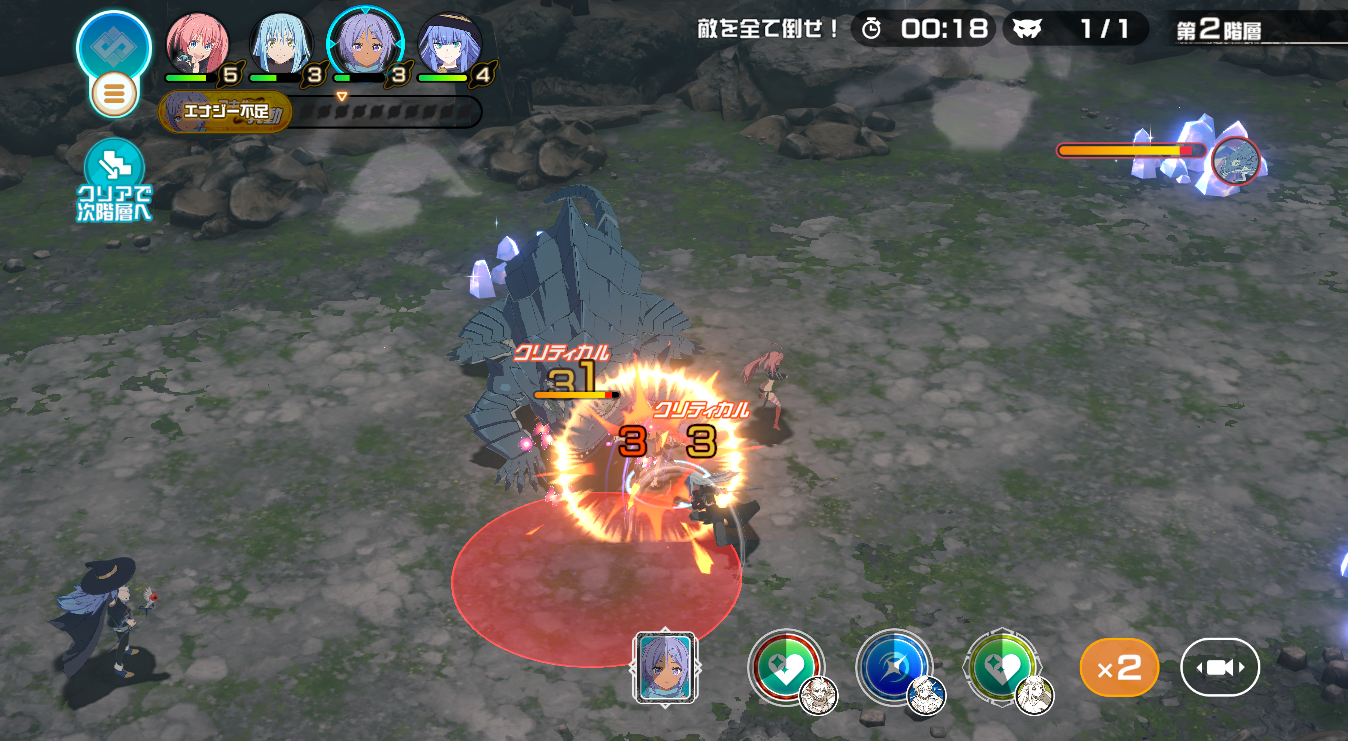Choose the tan purple-haired portrait in the party row
Screen dimensions: 1348x741
point(365,45)
